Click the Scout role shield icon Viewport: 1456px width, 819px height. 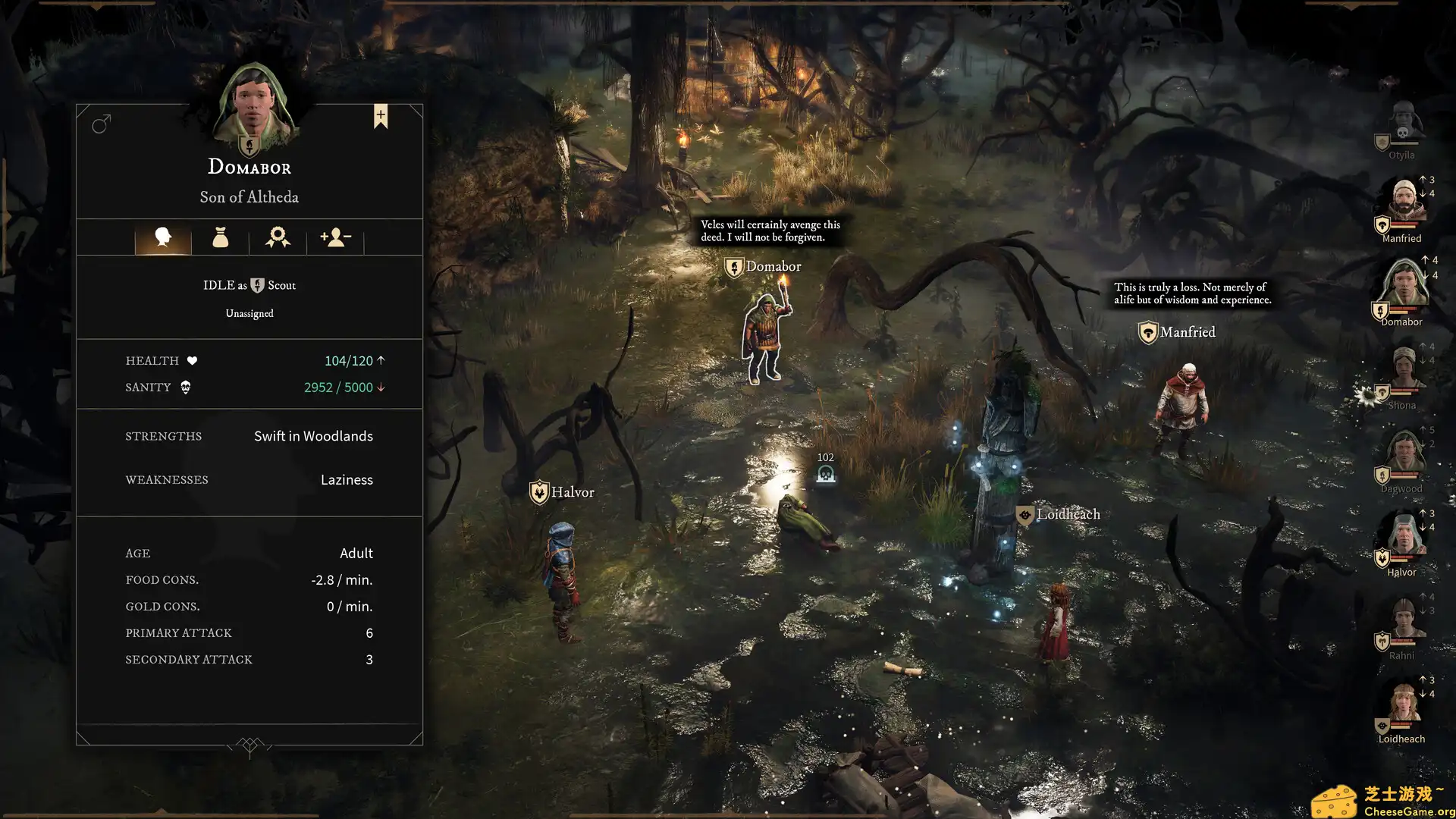click(x=258, y=285)
